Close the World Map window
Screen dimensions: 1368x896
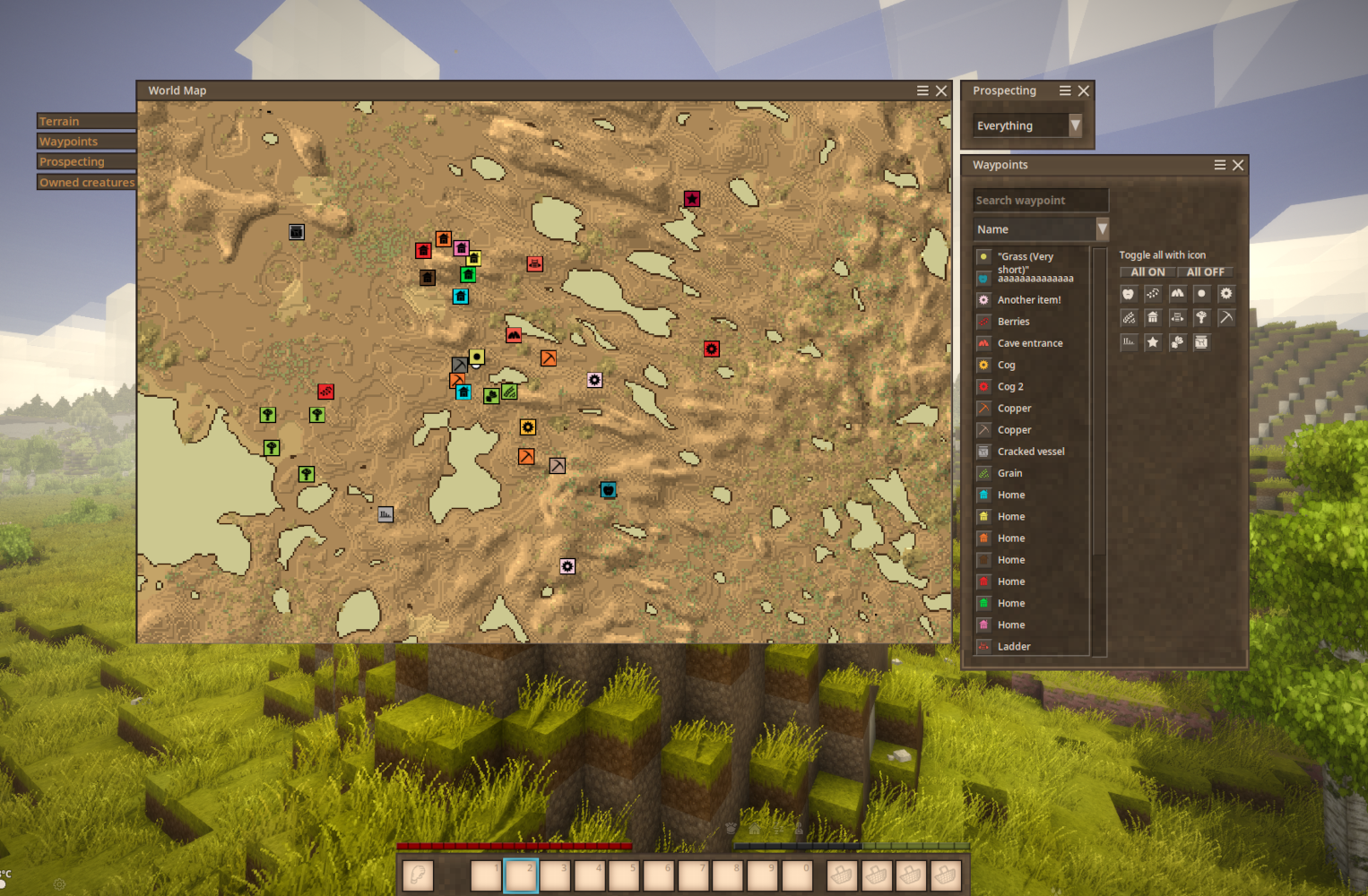(941, 90)
